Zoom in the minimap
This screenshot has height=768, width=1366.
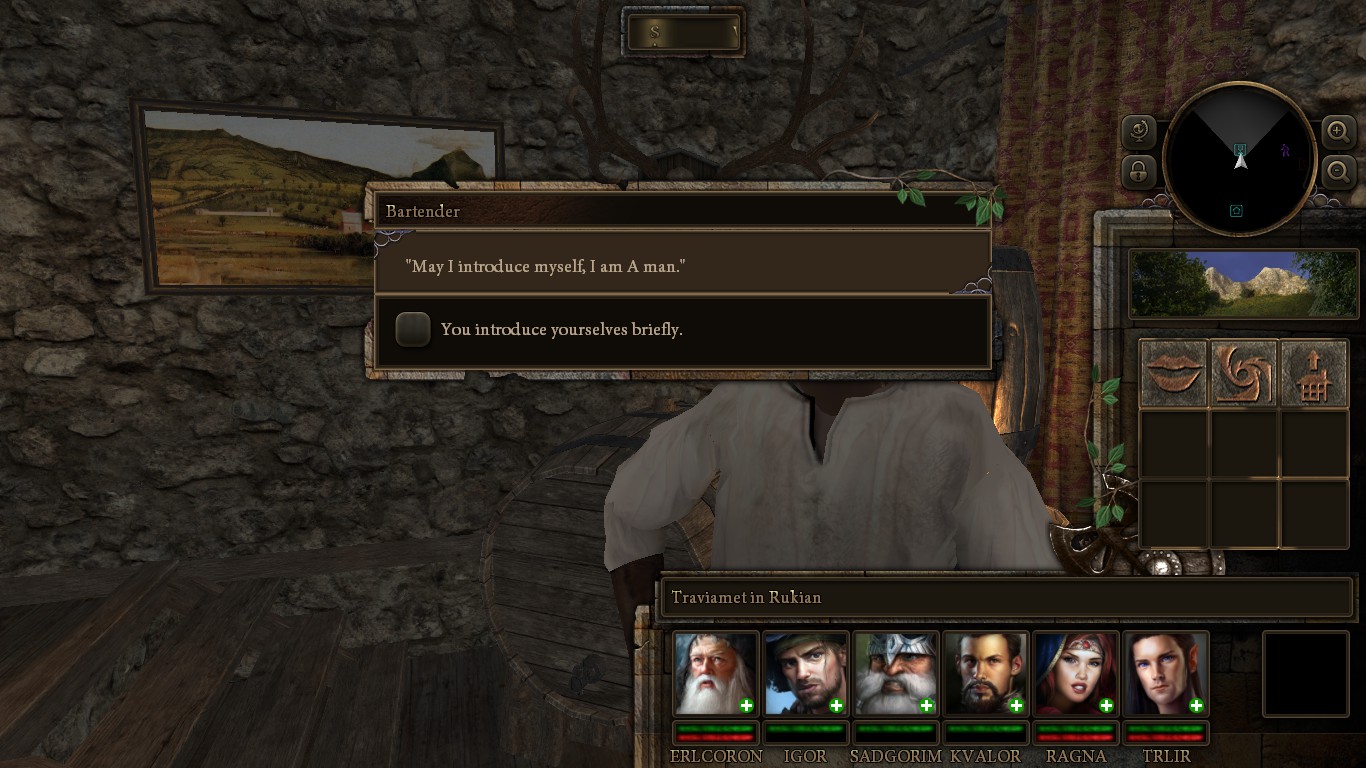point(1338,131)
